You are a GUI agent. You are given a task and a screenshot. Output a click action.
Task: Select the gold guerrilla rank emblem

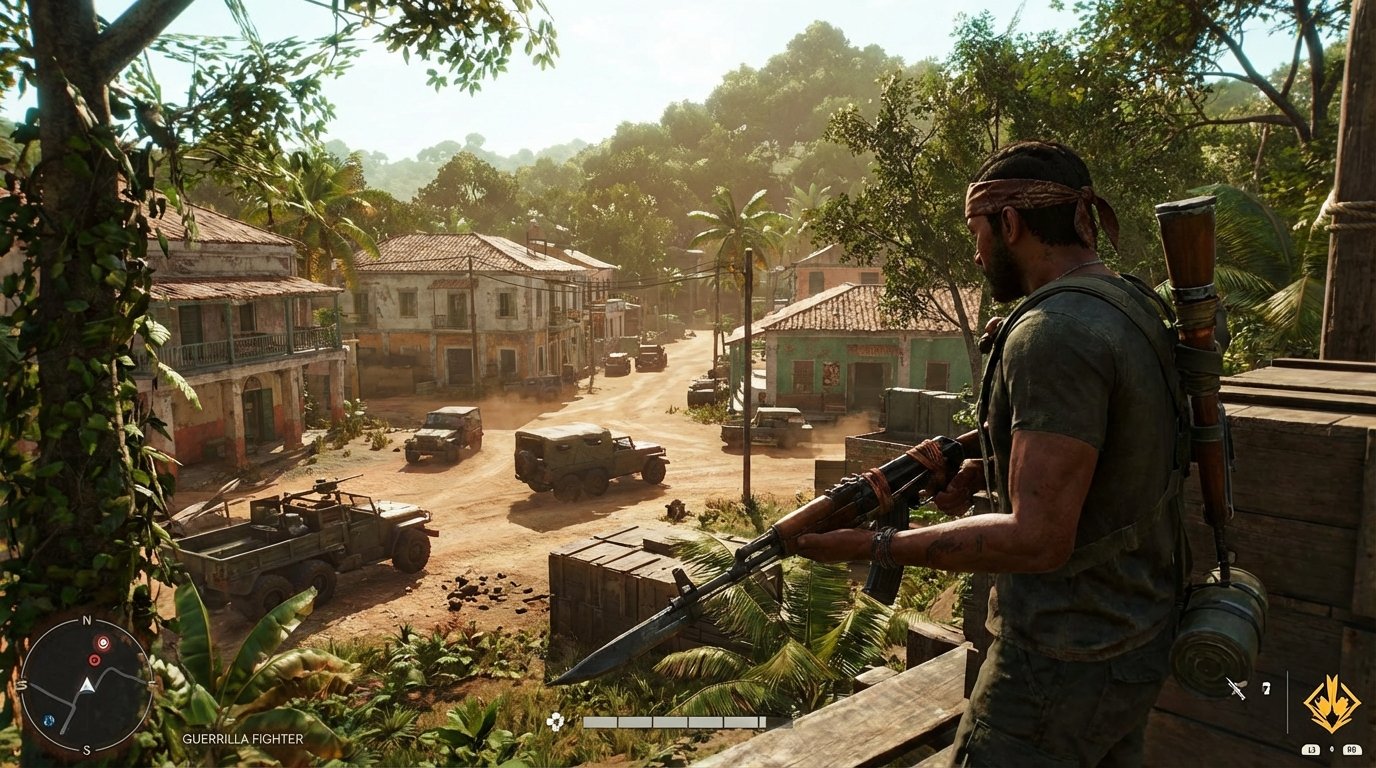coord(1333,704)
